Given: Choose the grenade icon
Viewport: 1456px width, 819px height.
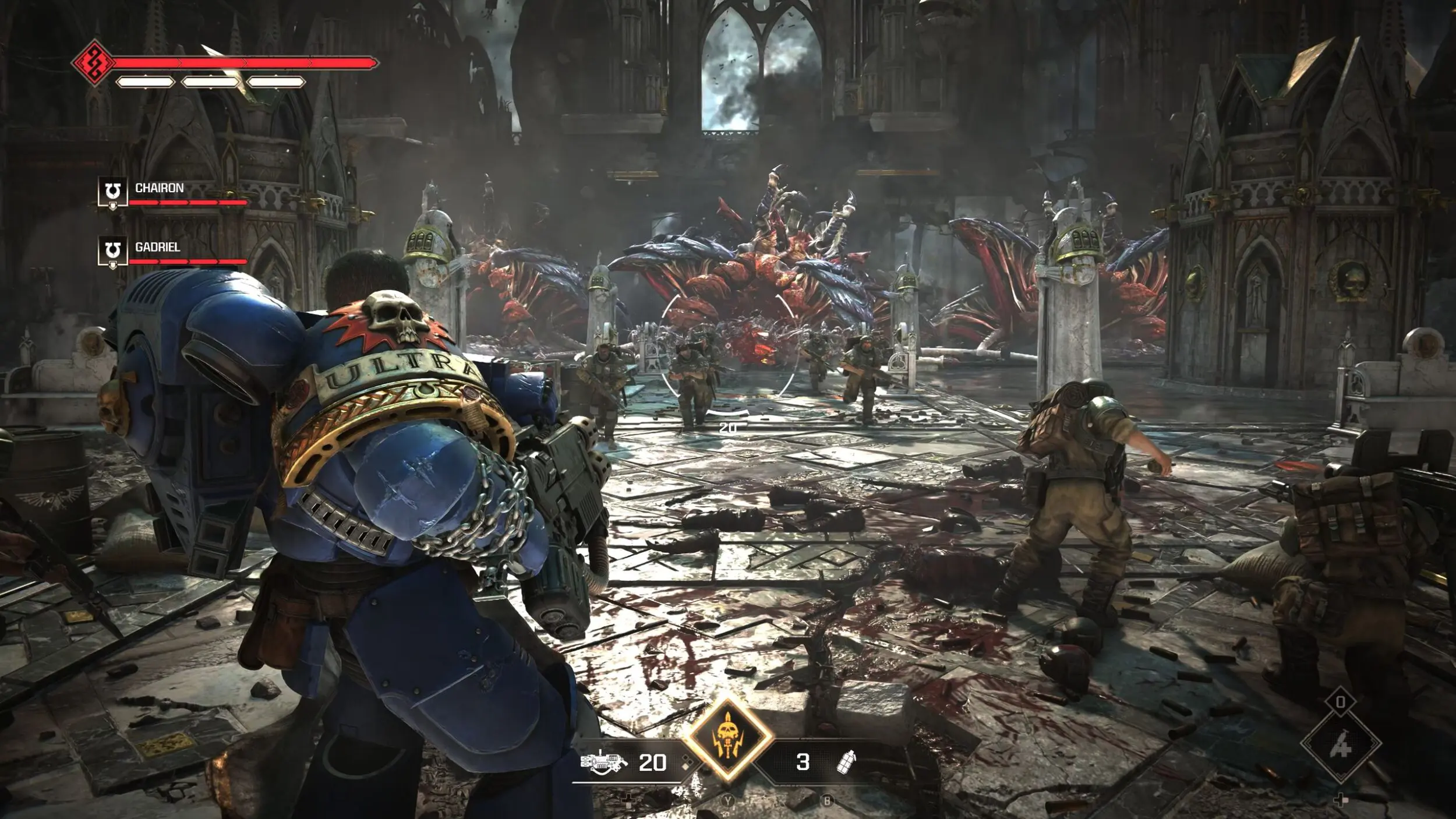Looking at the screenshot, I should [846, 762].
